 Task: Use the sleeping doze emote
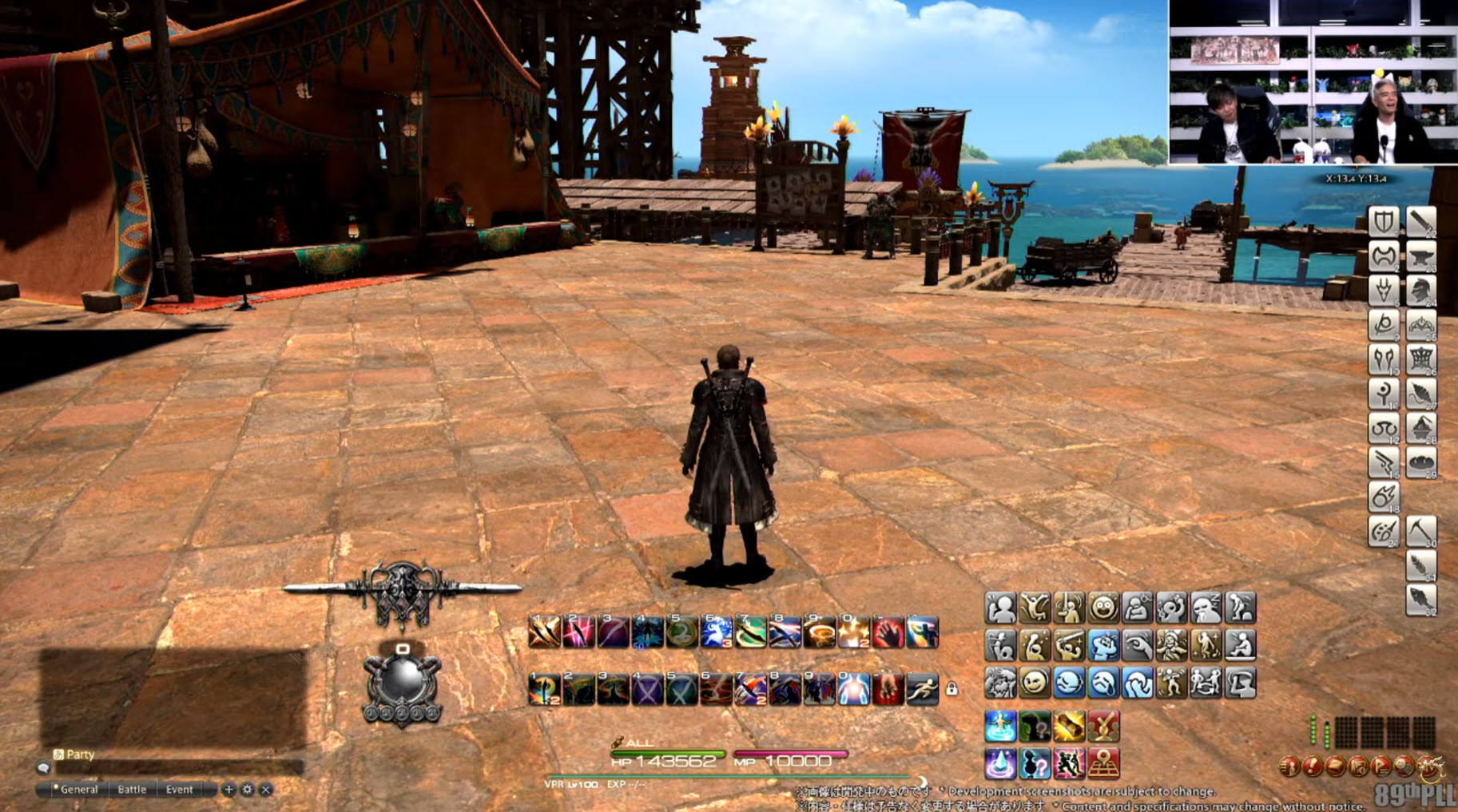(1206, 608)
